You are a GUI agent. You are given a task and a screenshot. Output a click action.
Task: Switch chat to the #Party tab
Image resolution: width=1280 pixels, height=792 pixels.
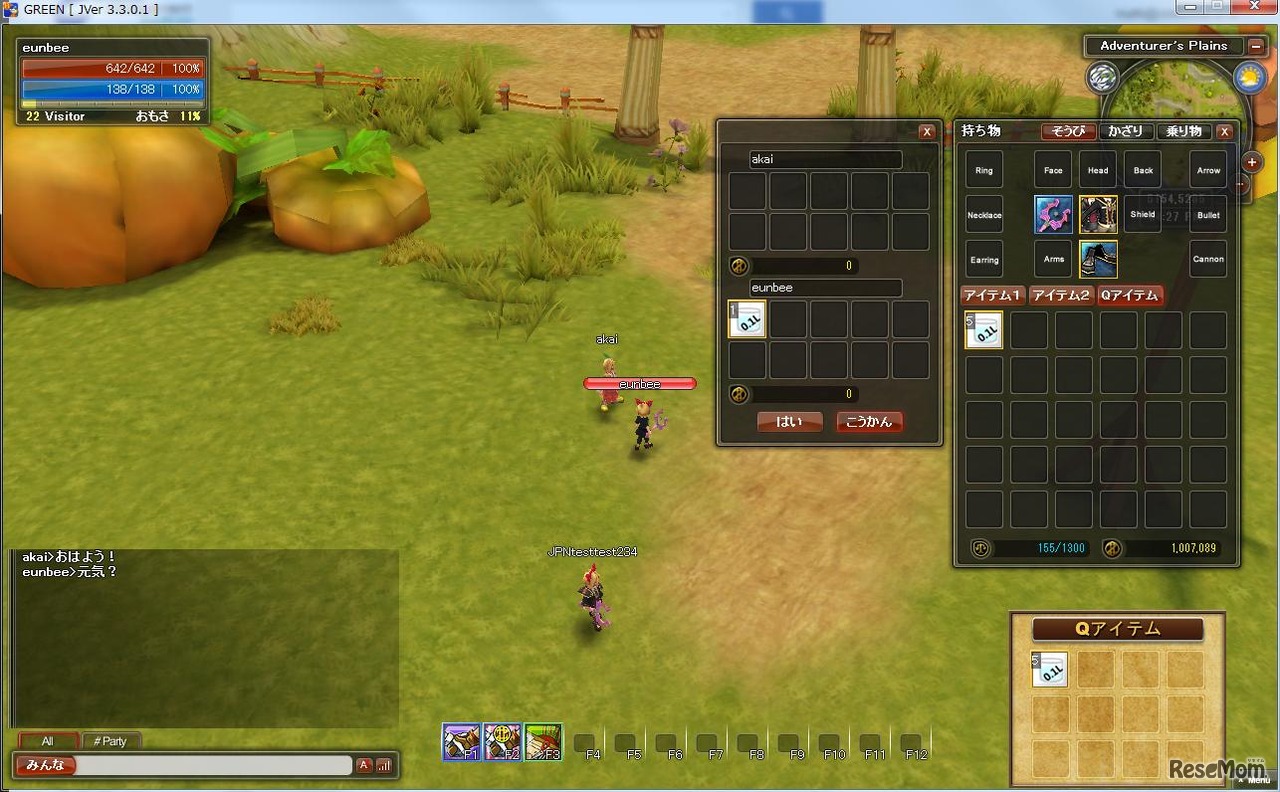[x=110, y=741]
